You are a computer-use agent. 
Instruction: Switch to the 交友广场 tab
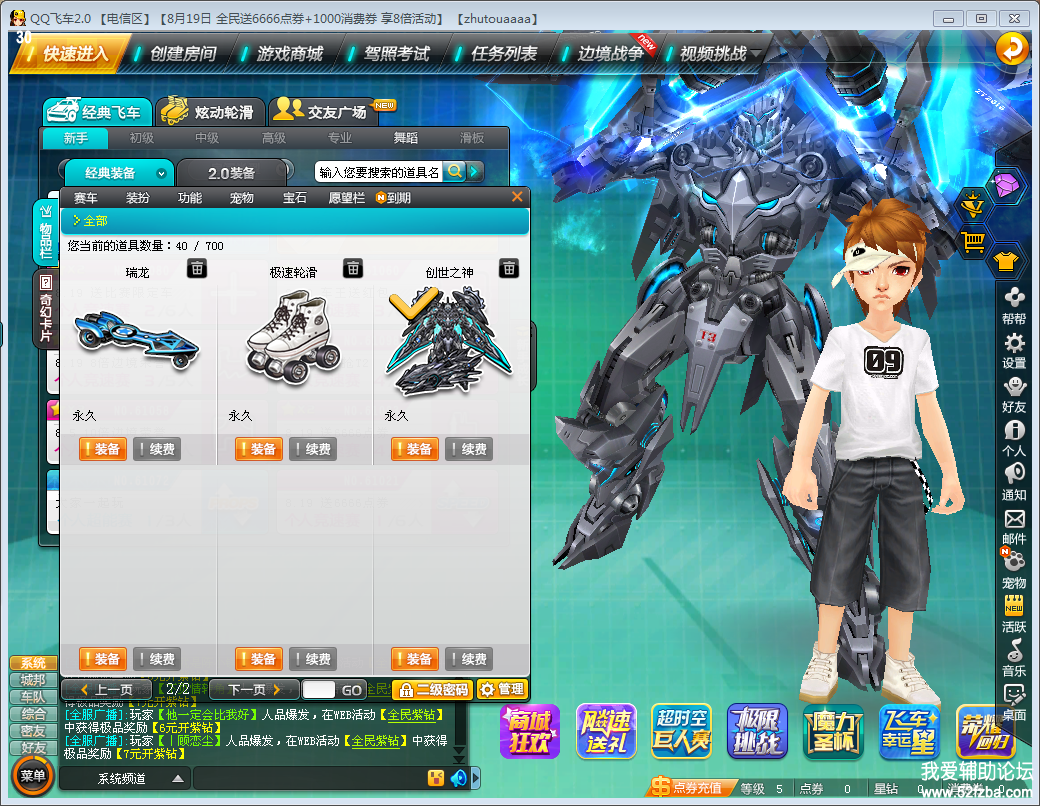(x=323, y=112)
